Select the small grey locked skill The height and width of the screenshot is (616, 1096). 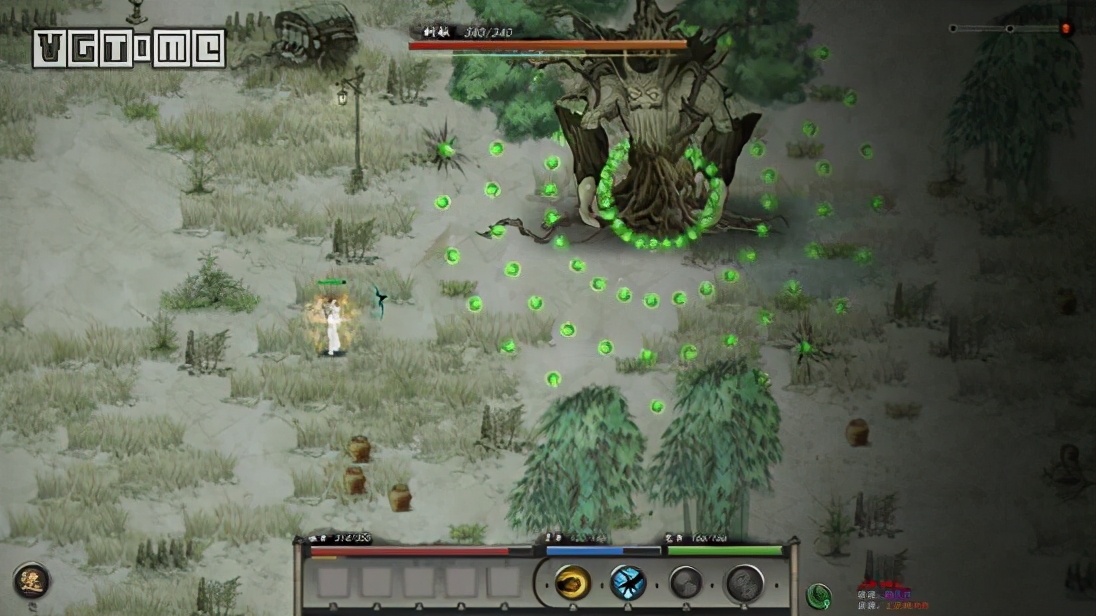pyautogui.click(x=685, y=582)
